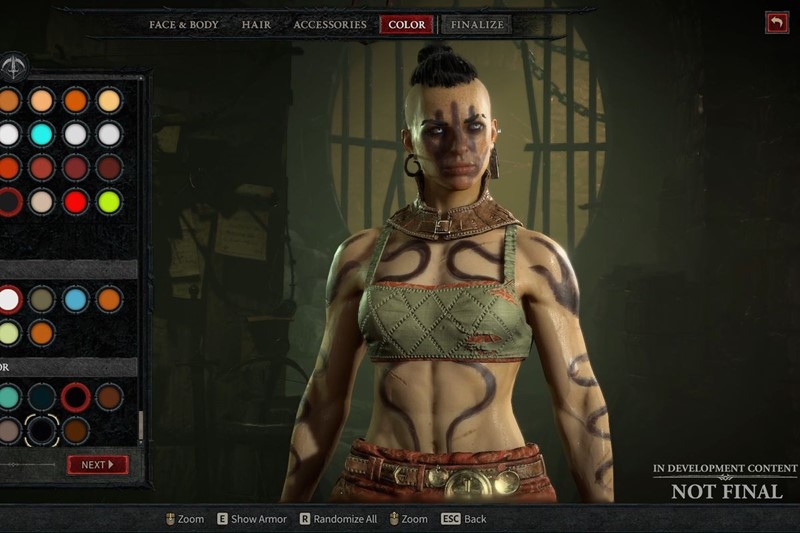The width and height of the screenshot is (800, 533).
Task: Open the Hair tab
Action: 256,24
